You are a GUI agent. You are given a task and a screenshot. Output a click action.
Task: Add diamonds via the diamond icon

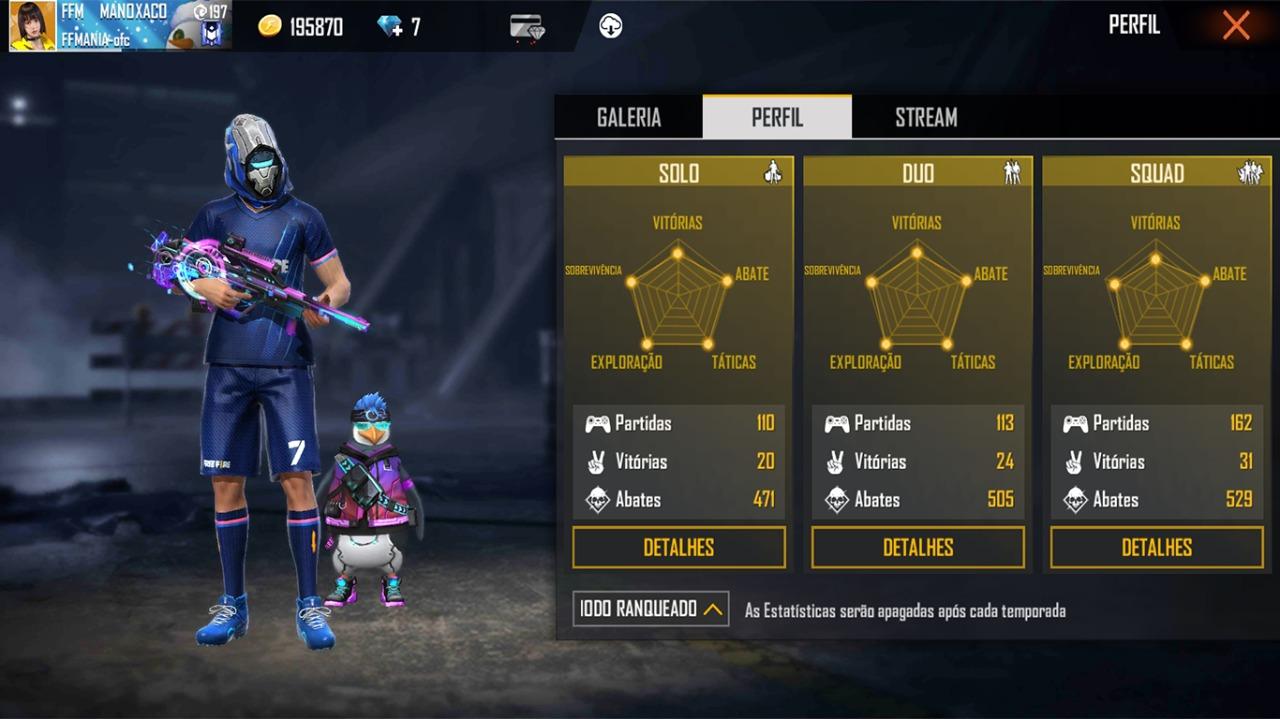point(390,27)
